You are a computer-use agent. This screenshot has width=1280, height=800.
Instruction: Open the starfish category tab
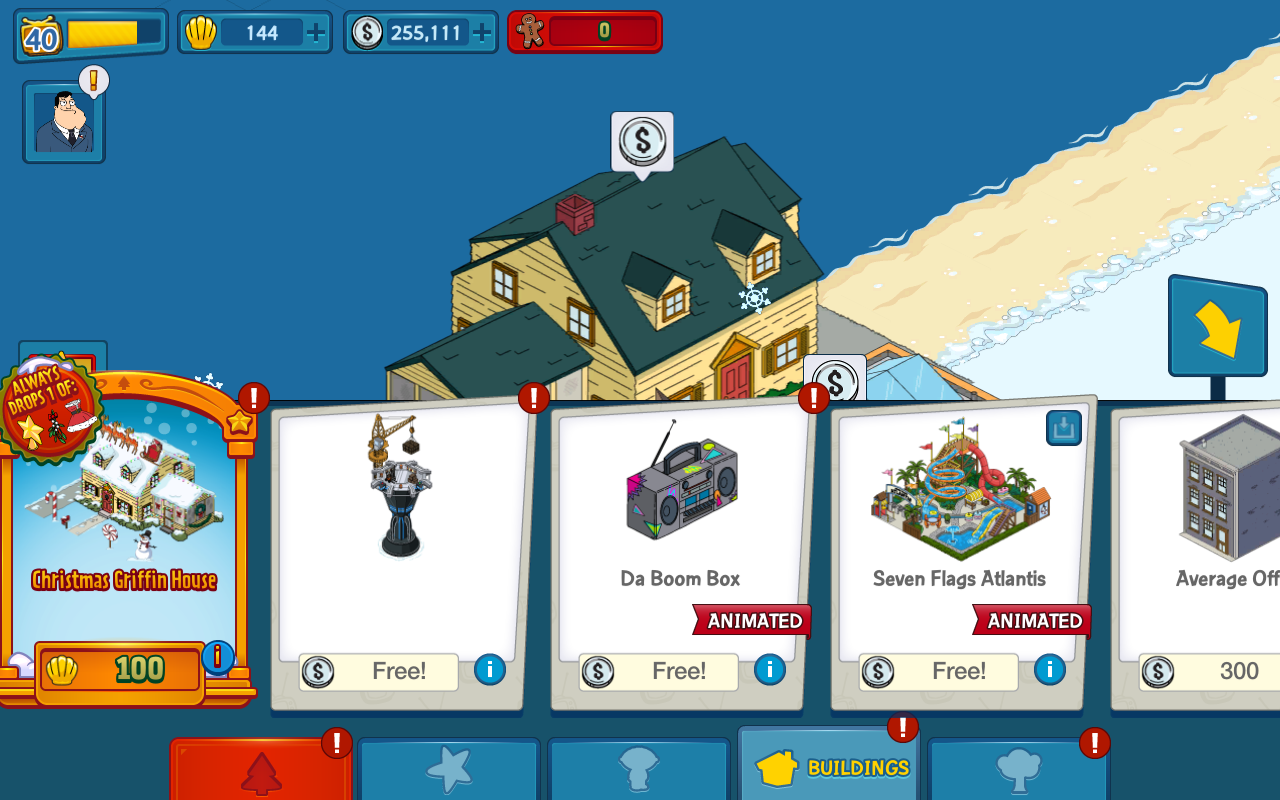click(x=448, y=770)
